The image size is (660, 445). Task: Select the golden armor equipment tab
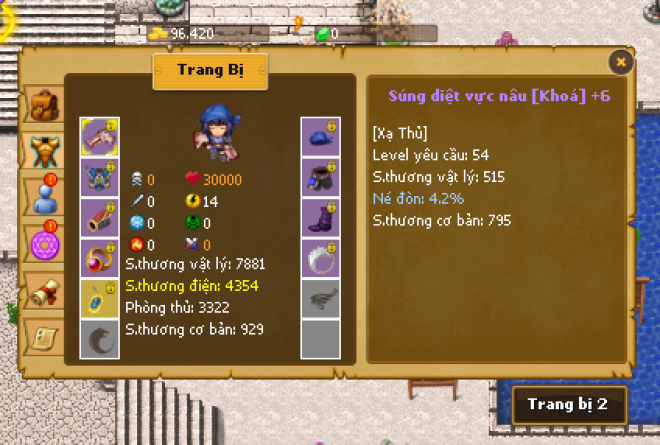tap(43, 147)
